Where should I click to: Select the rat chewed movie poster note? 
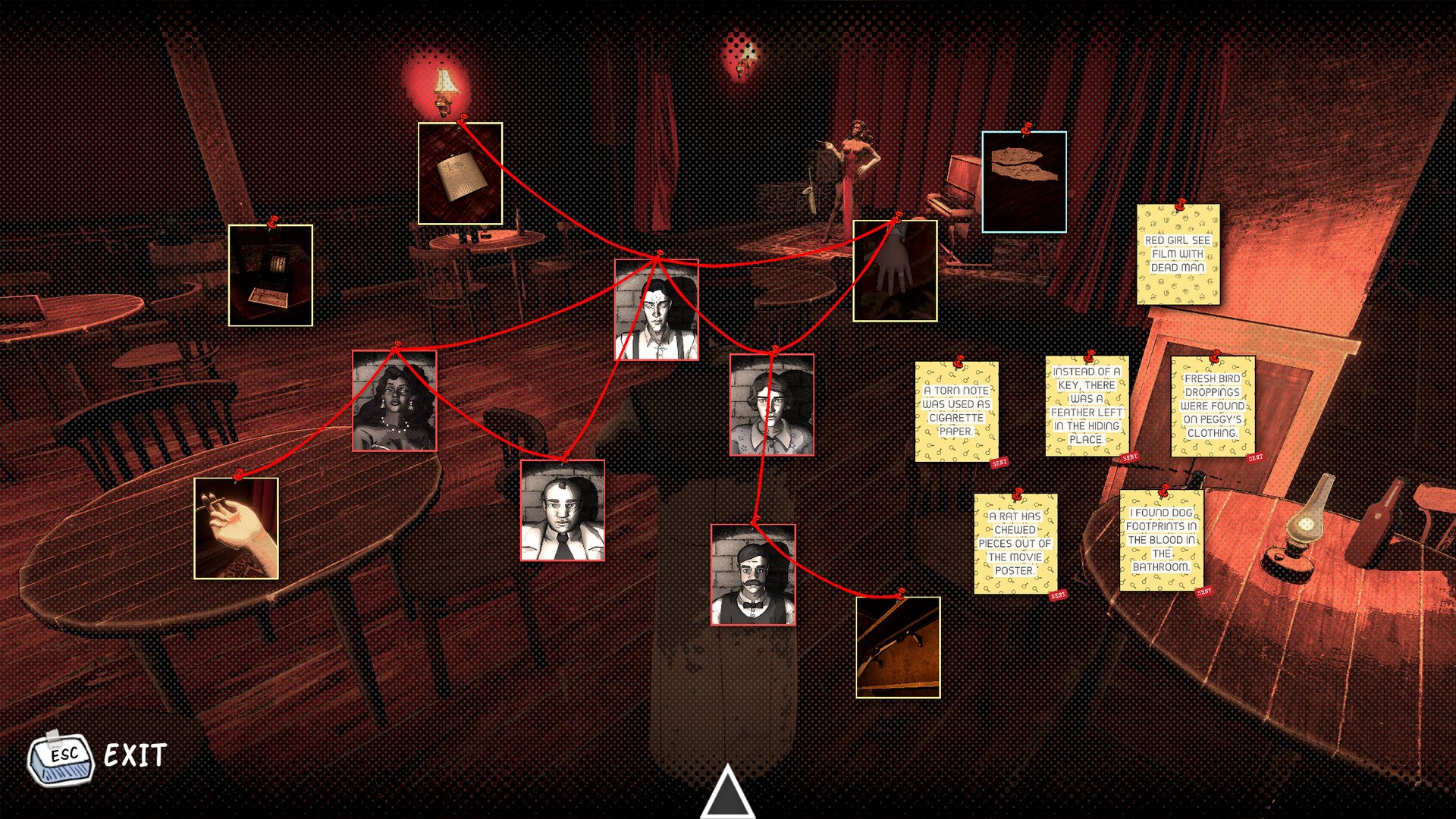(x=1015, y=544)
